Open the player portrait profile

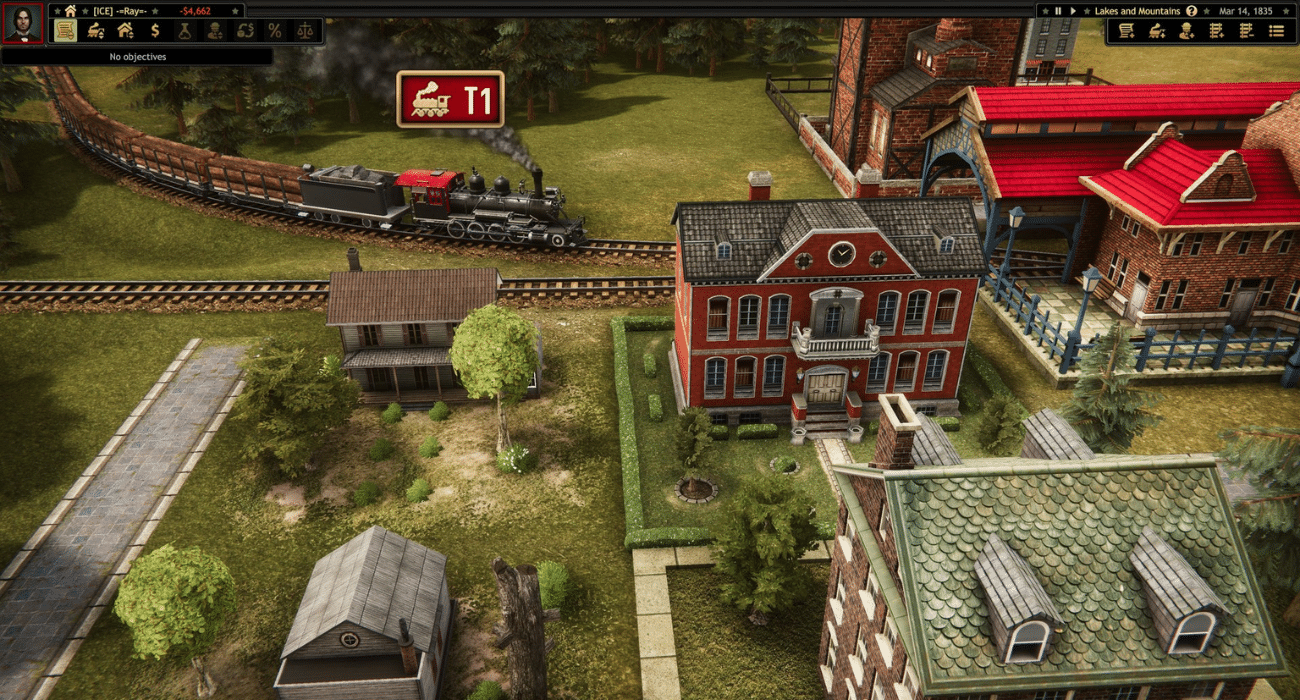click(x=22, y=23)
